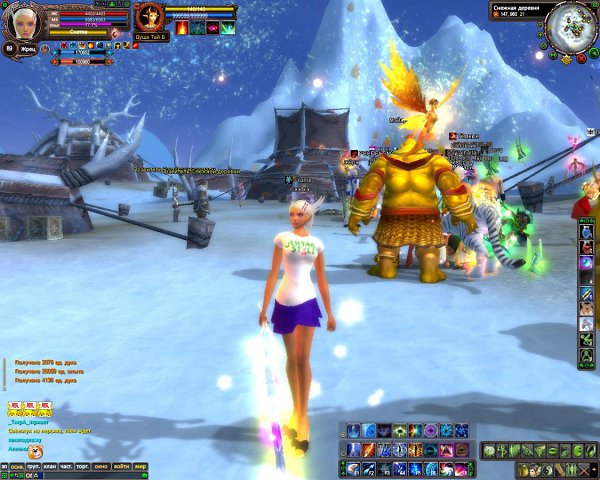The width and height of the screenshot is (600, 480).
Task: Click the fire buff icon under target
Action: point(182,29)
